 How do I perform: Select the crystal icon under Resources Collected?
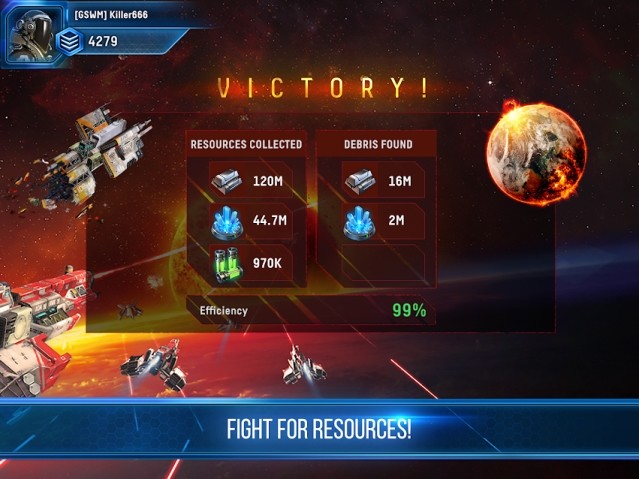(x=229, y=223)
